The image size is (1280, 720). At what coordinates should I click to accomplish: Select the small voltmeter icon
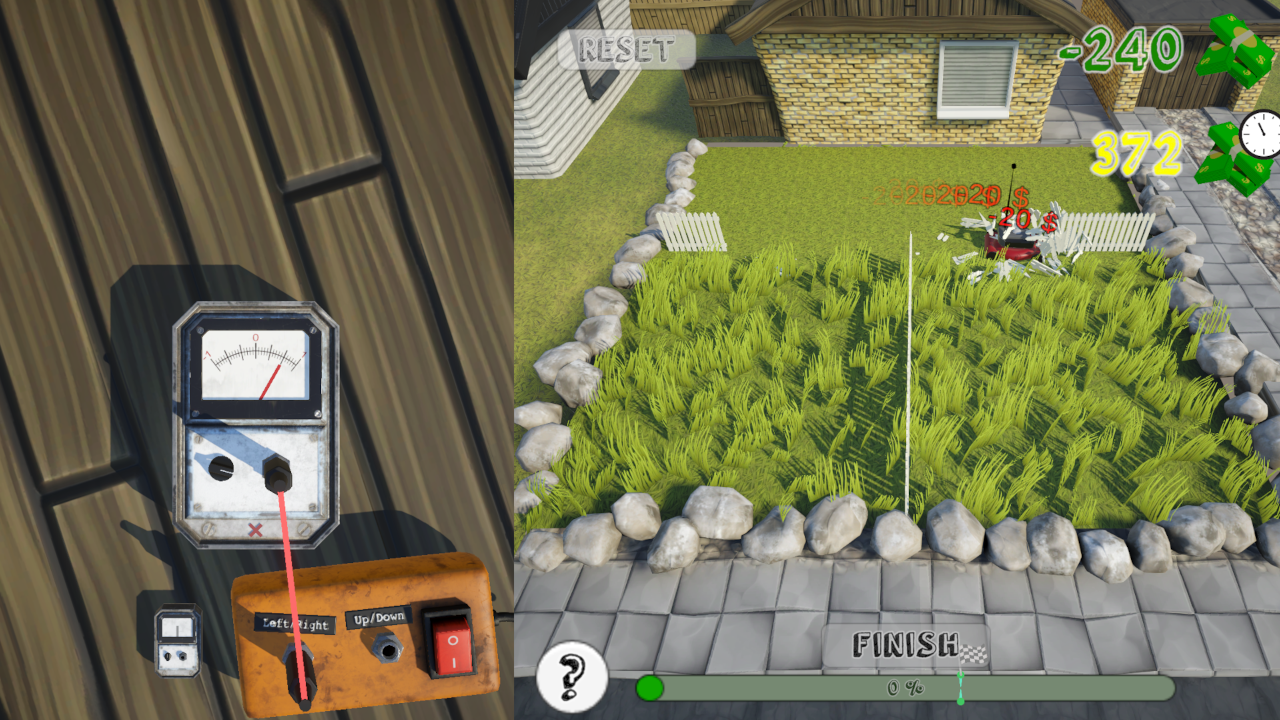click(177, 640)
